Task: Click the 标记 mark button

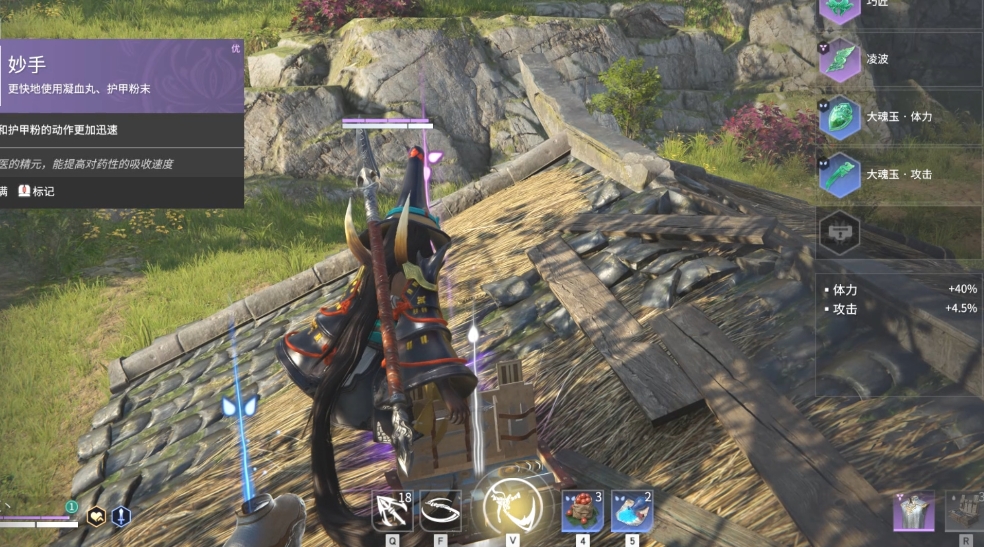Action: click(x=37, y=191)
